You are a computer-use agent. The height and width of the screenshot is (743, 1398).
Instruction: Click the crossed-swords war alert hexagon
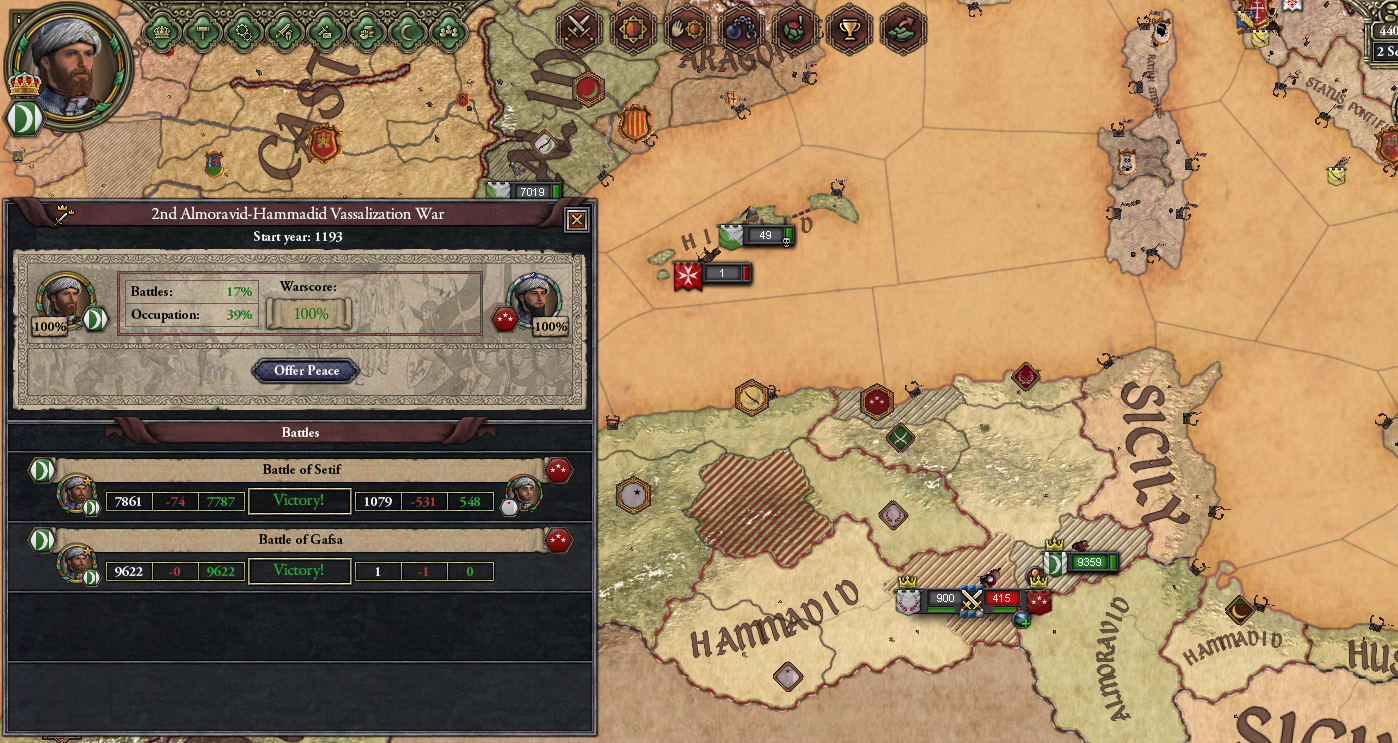[577, 29]
